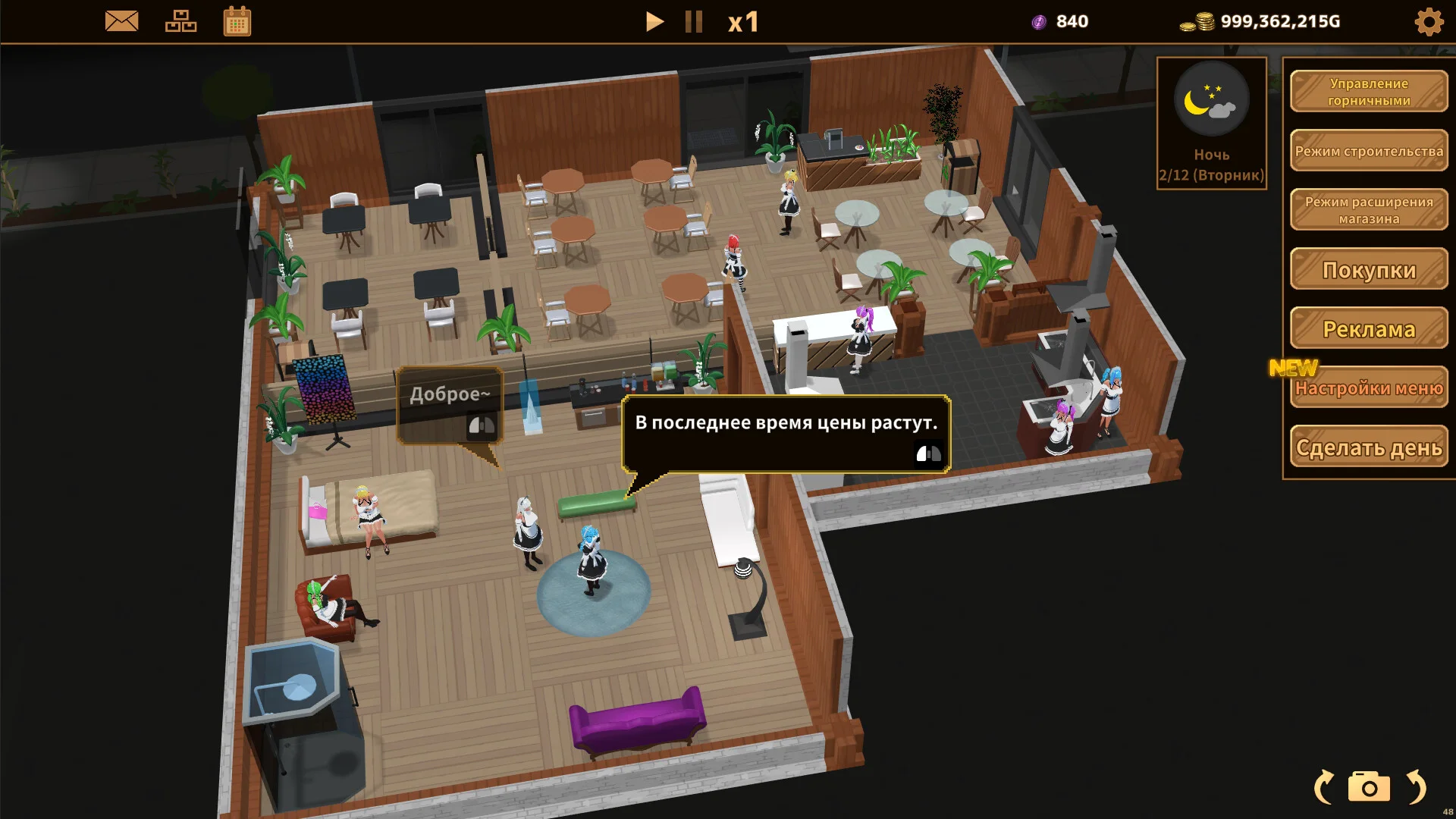Click Сделать день button

(x=1369, y=447)
